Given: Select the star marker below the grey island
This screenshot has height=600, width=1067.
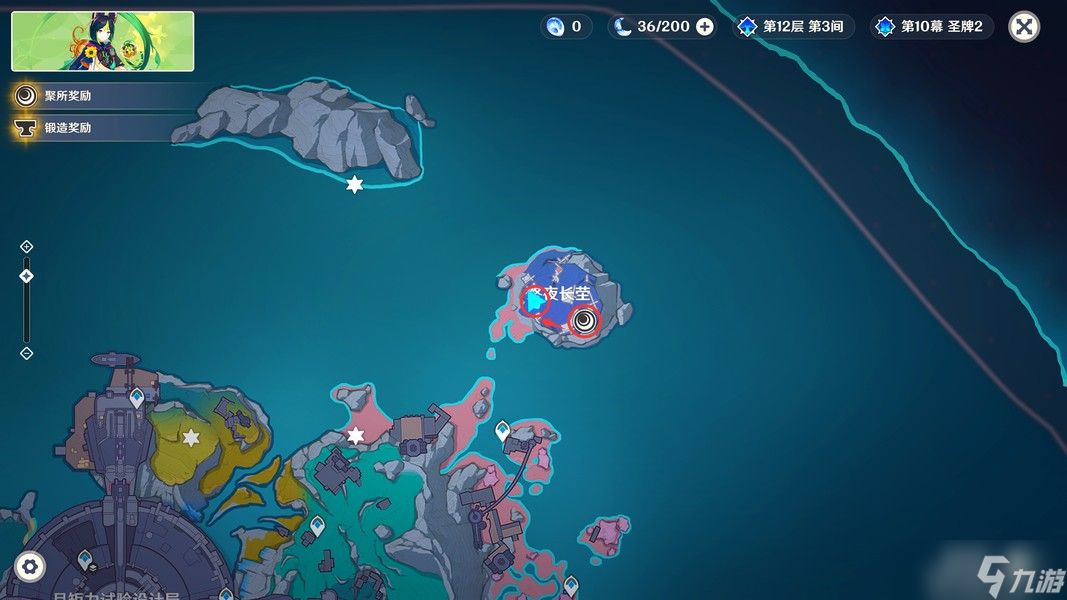Looking at the screenshot, I should (x=354, y=185).
